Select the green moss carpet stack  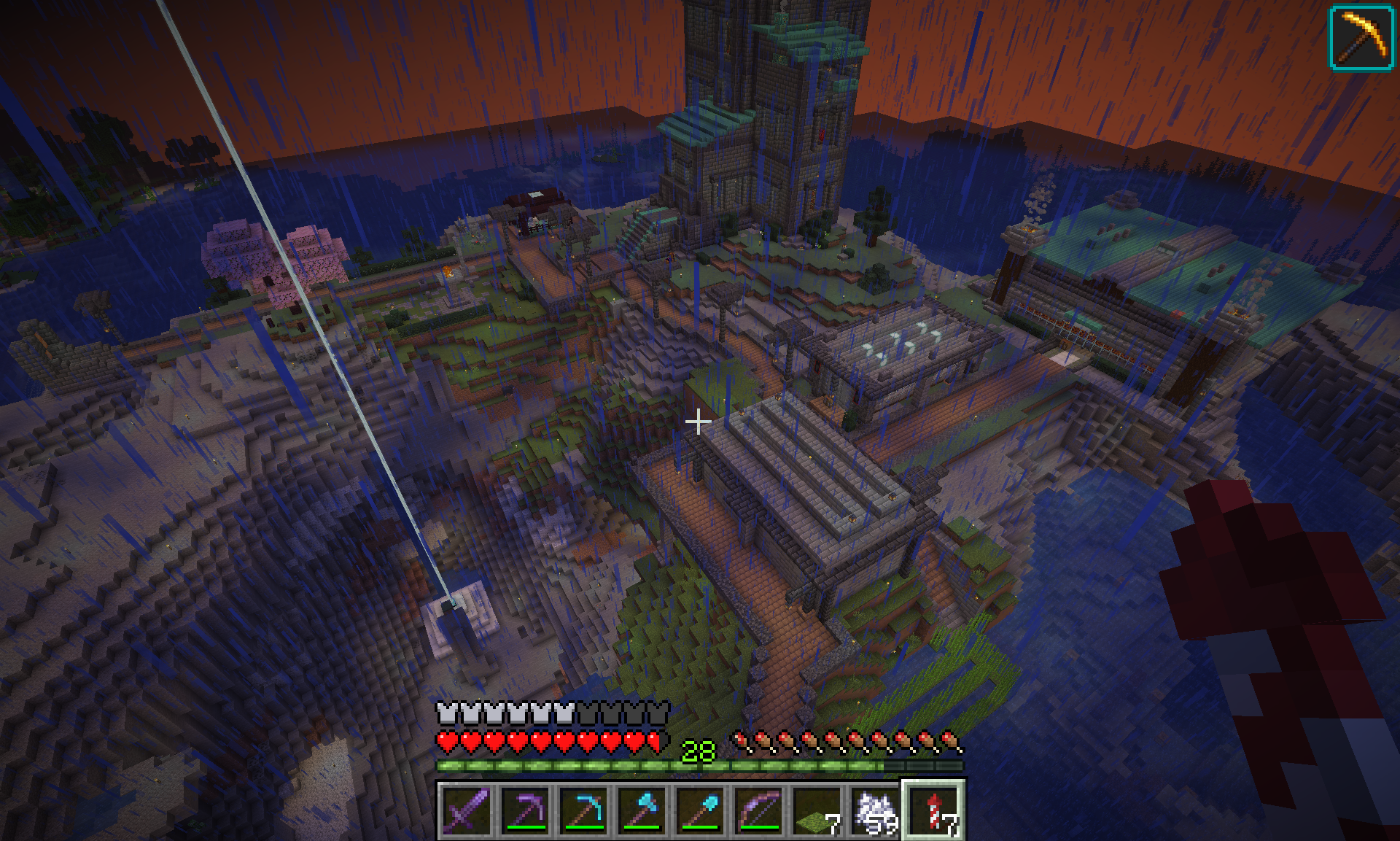[x=817, y=808]
